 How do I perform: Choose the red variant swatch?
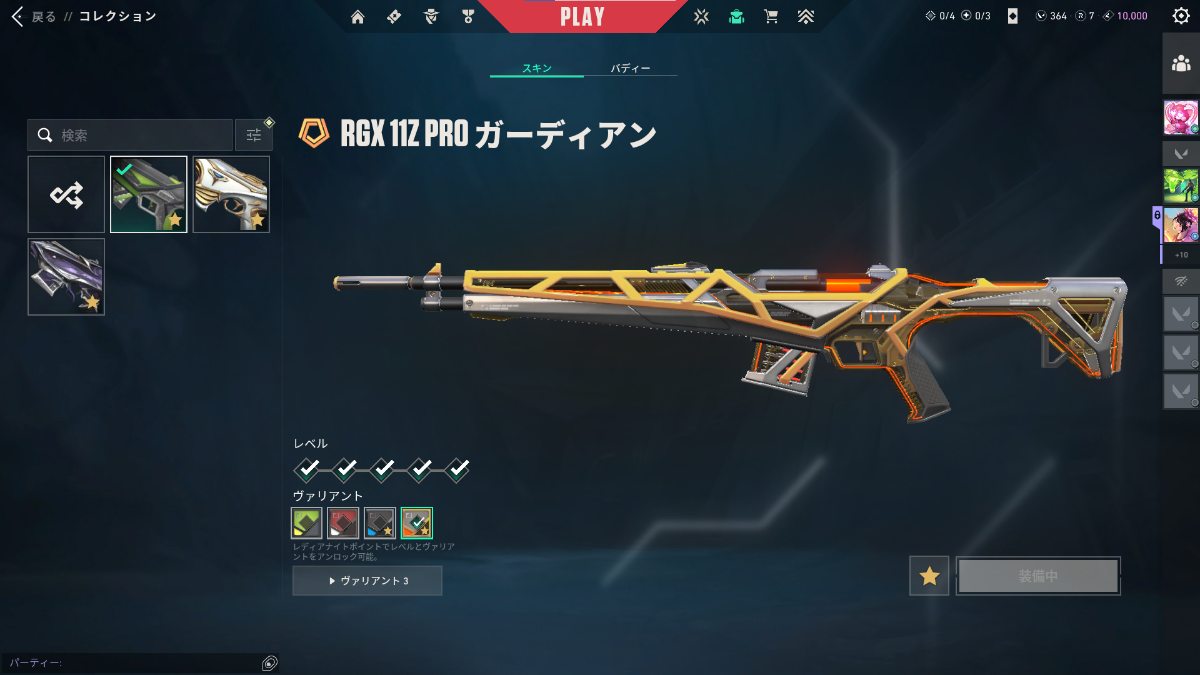coord(343,522)
